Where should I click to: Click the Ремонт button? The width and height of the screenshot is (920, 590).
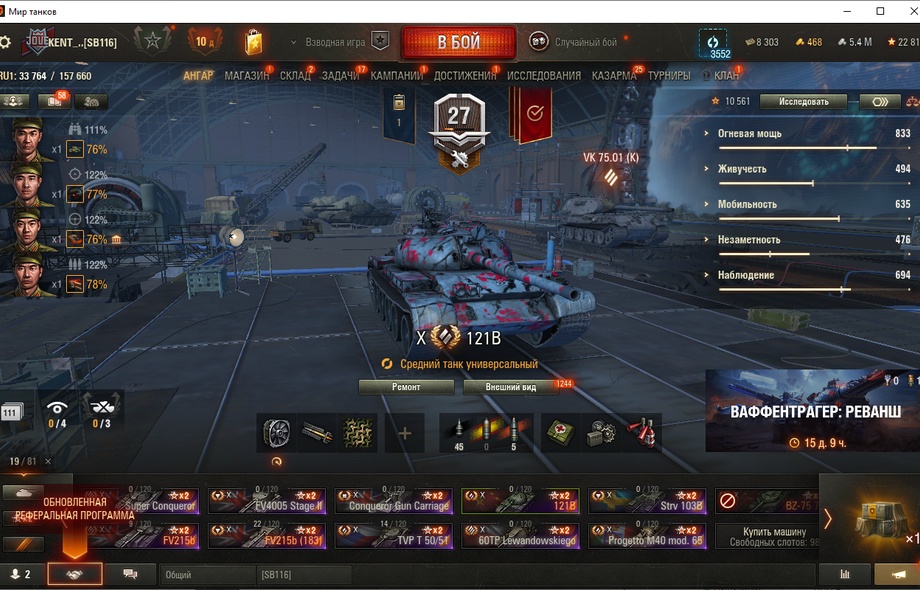(406, 387)
